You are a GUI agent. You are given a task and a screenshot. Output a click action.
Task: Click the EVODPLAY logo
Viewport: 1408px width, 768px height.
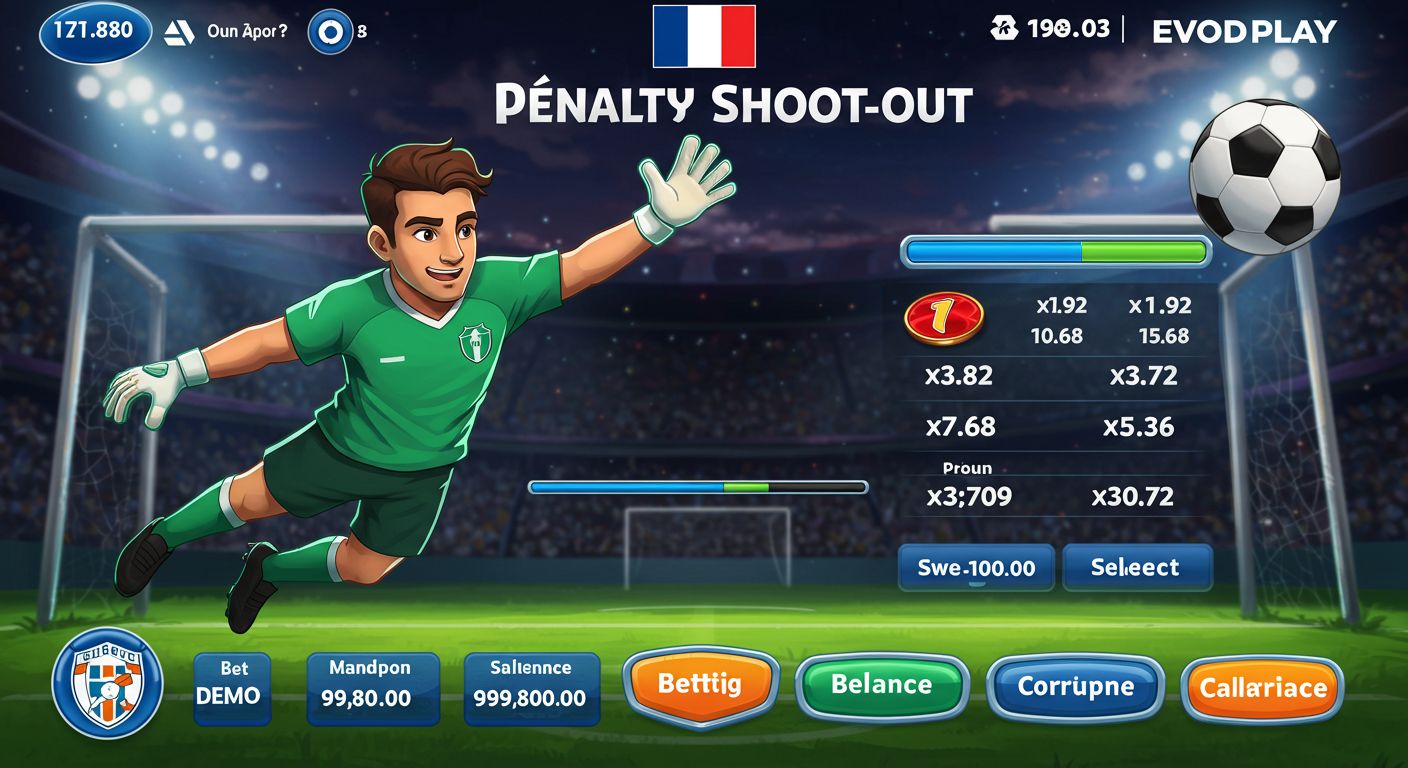click(x=1244, y=32)
